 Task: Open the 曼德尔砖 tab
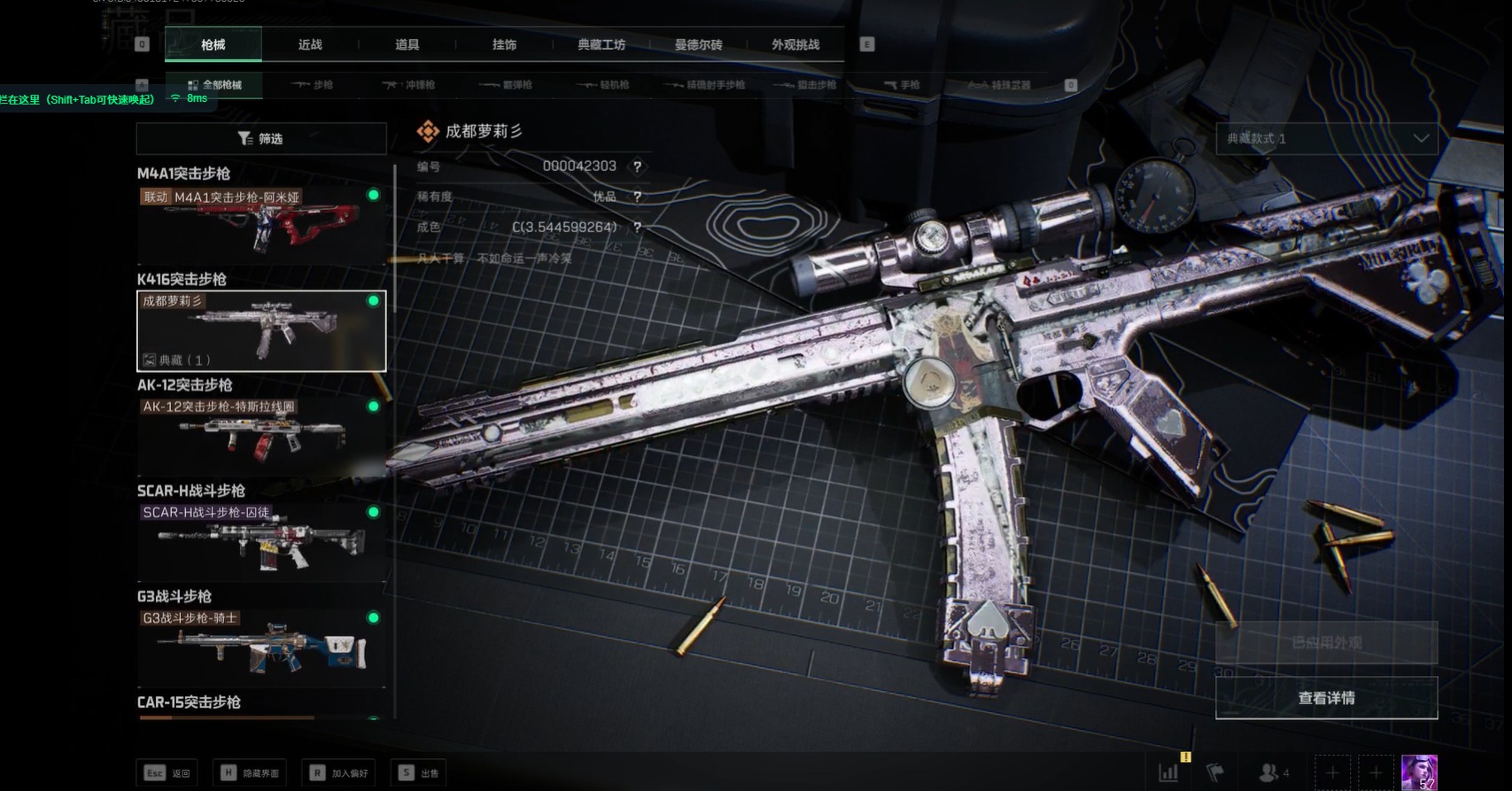698,44
